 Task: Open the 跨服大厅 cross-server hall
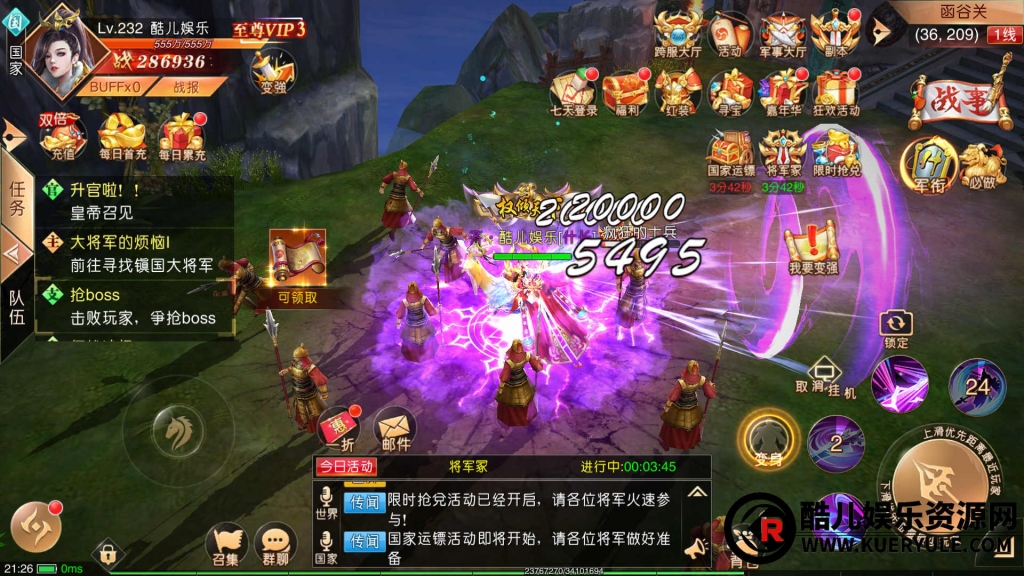click(678, 32)
